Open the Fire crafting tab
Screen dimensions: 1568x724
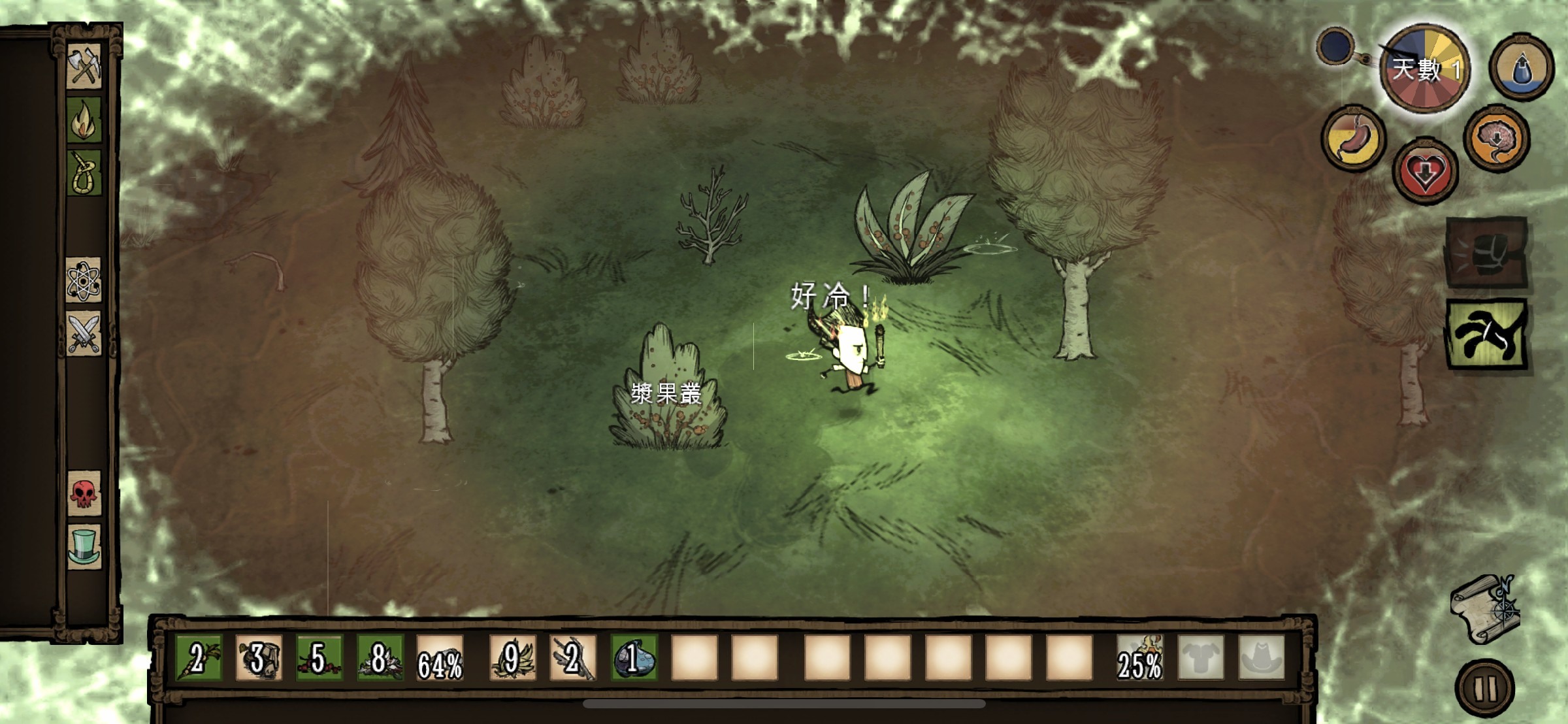pos(84,120)
